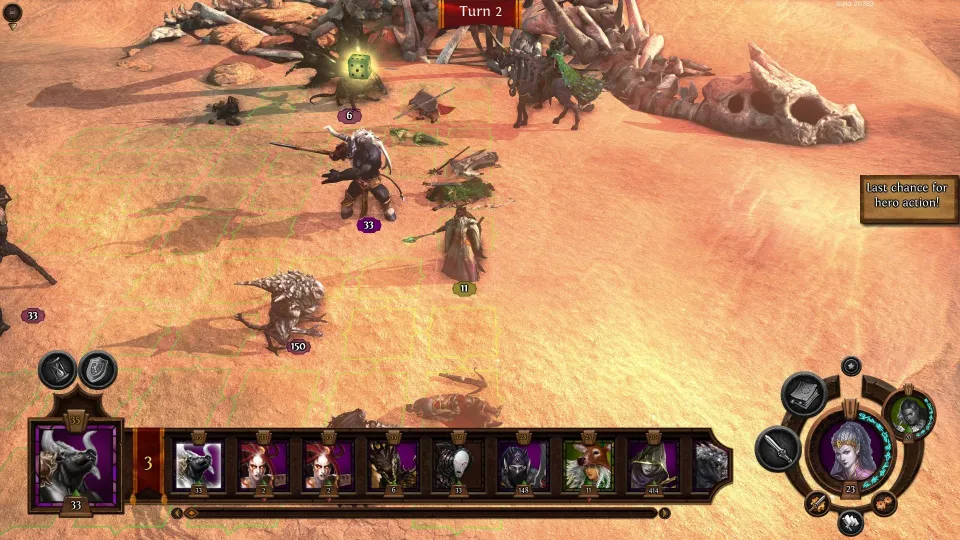Activate the small sword icon under hero ring
The height and width of the screenshot is (540, 960).
(817, 503)
